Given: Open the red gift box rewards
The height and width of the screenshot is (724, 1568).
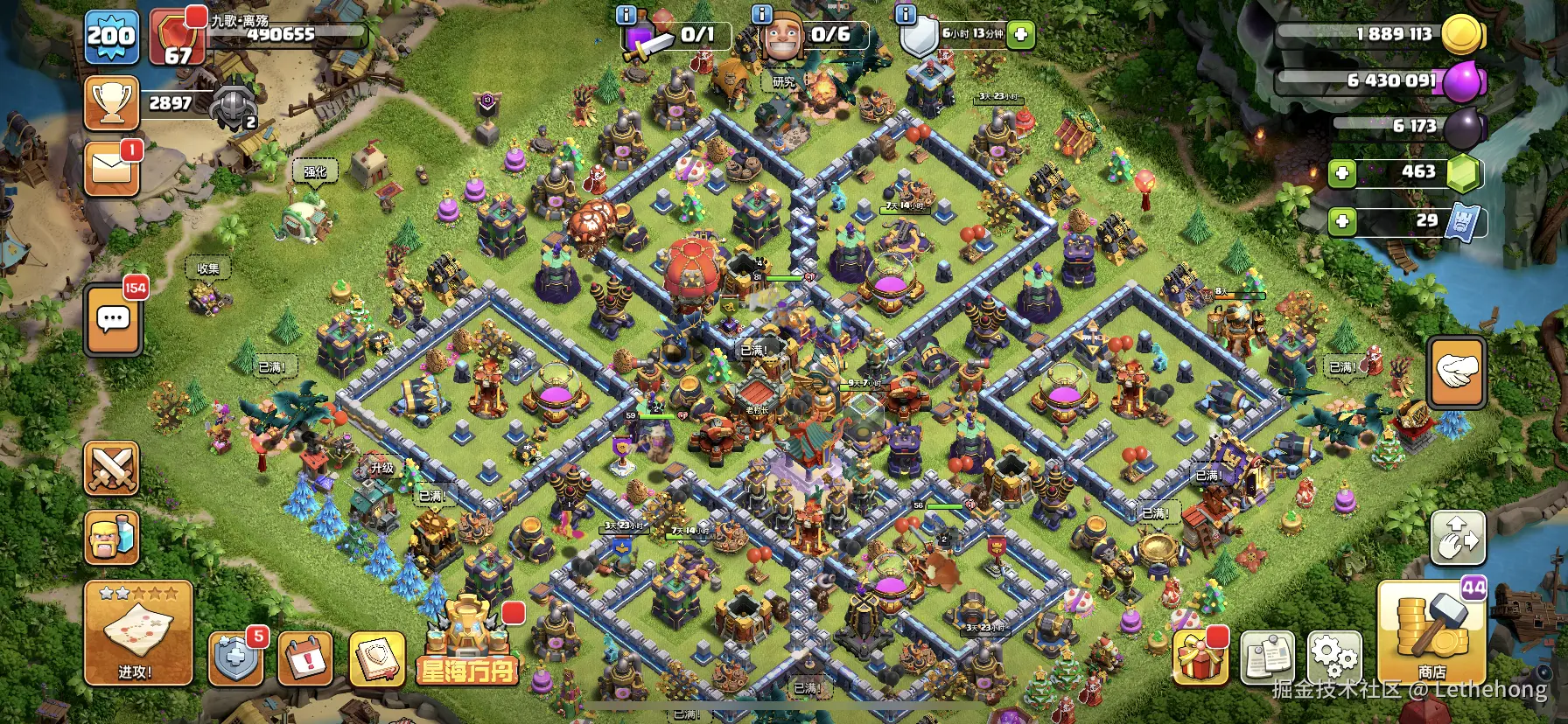Looking at the screenshot, I should pyautogui.click(x=1200, y=658).
